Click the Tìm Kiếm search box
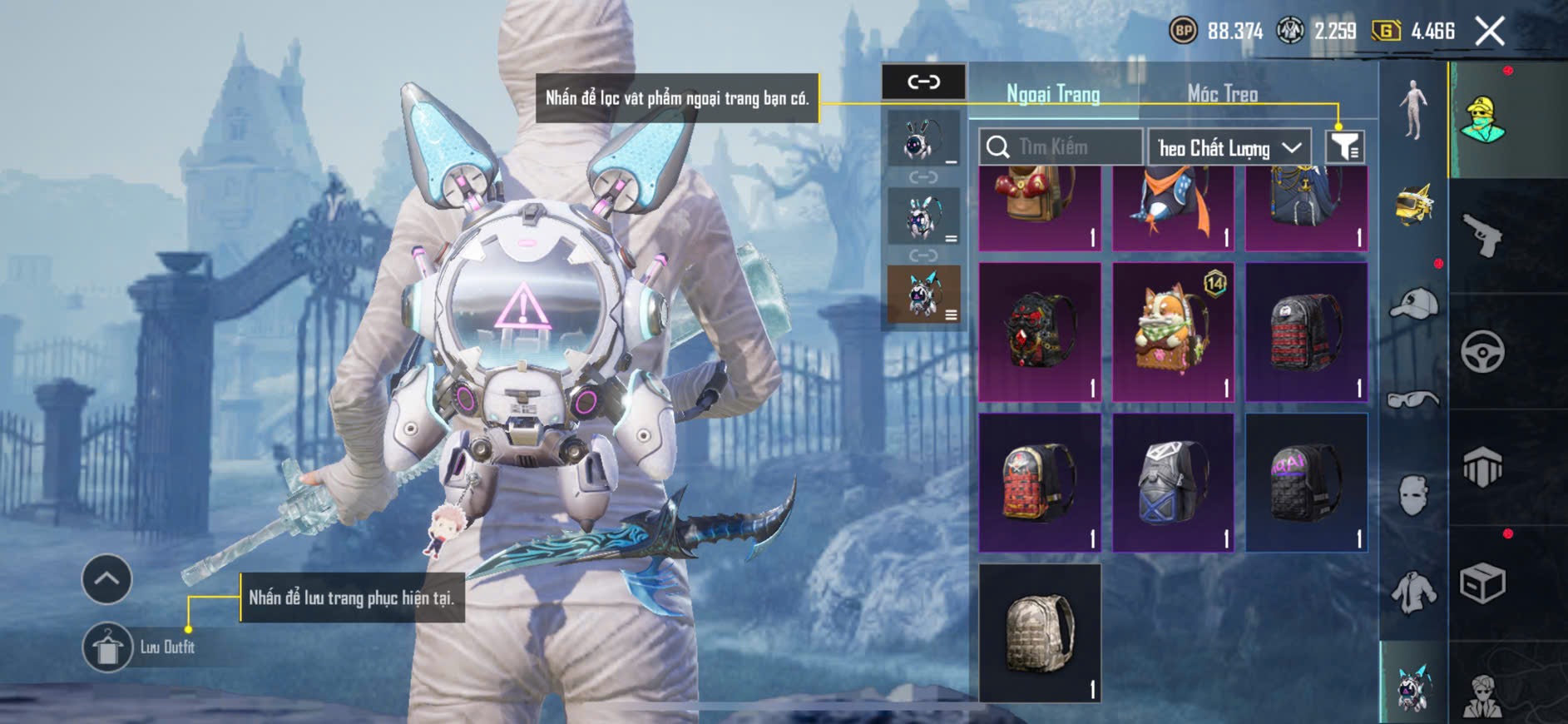The height and width of the screenshot is (724, 1568). (1061, 147)
